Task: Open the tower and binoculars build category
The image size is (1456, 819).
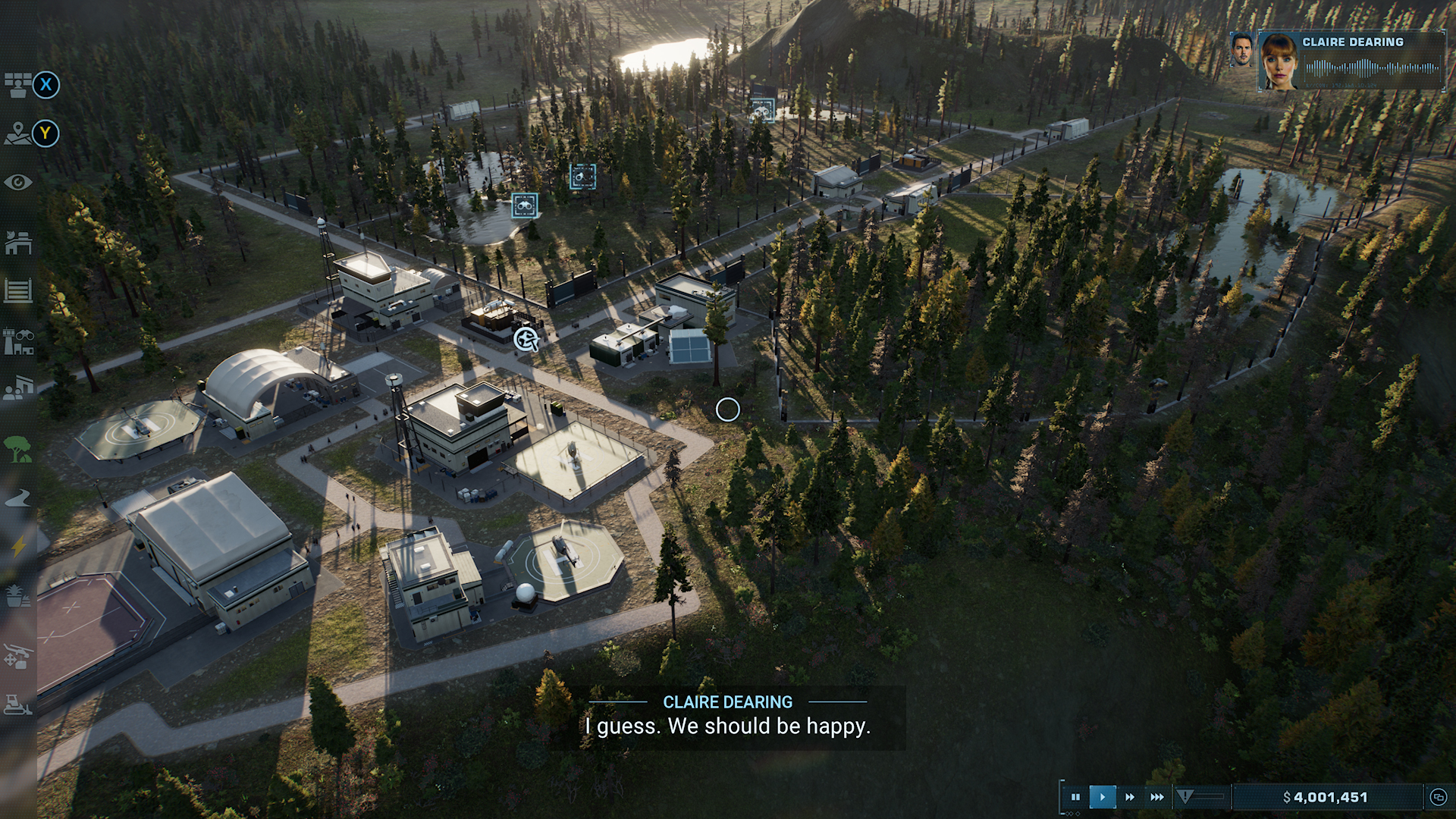Action: [x=18, y=342]
